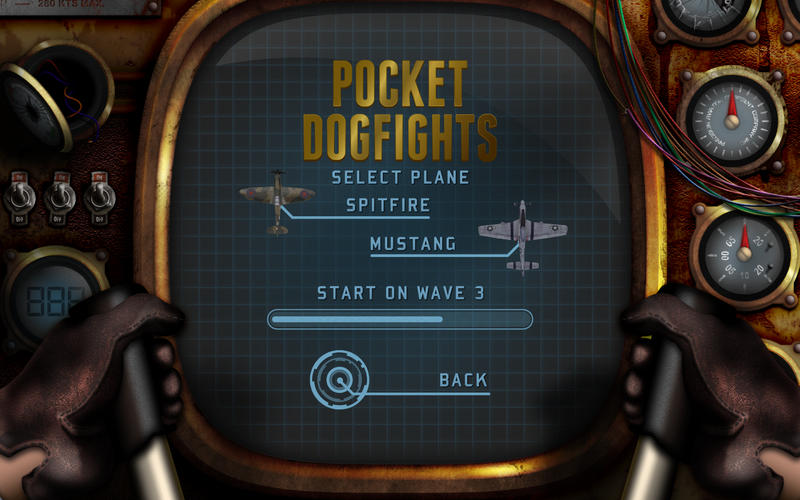Select the Spitfire plane option

pos(388,206)
